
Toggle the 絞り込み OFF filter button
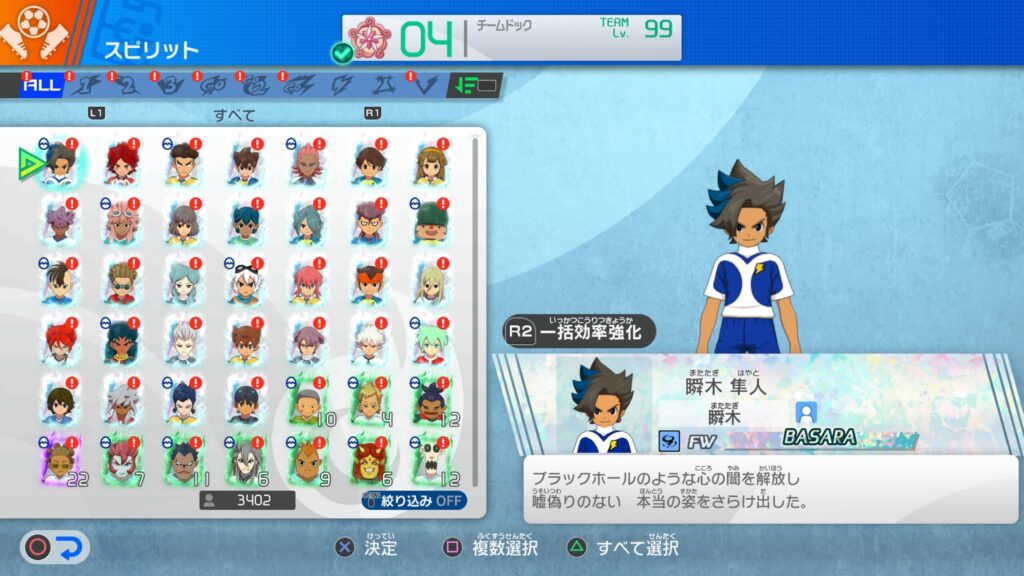tap(414, 500)
